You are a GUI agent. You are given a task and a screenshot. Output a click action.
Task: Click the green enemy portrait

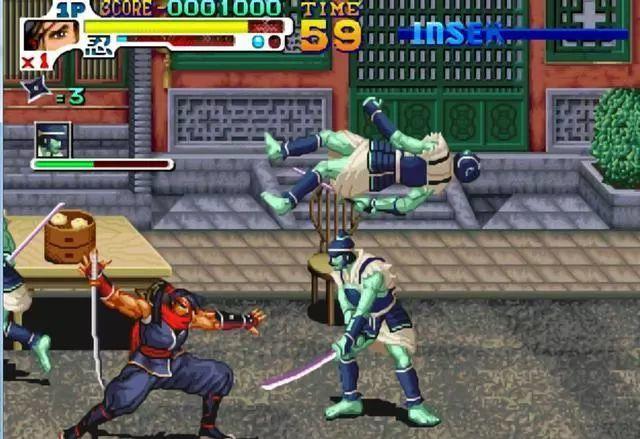52,140
